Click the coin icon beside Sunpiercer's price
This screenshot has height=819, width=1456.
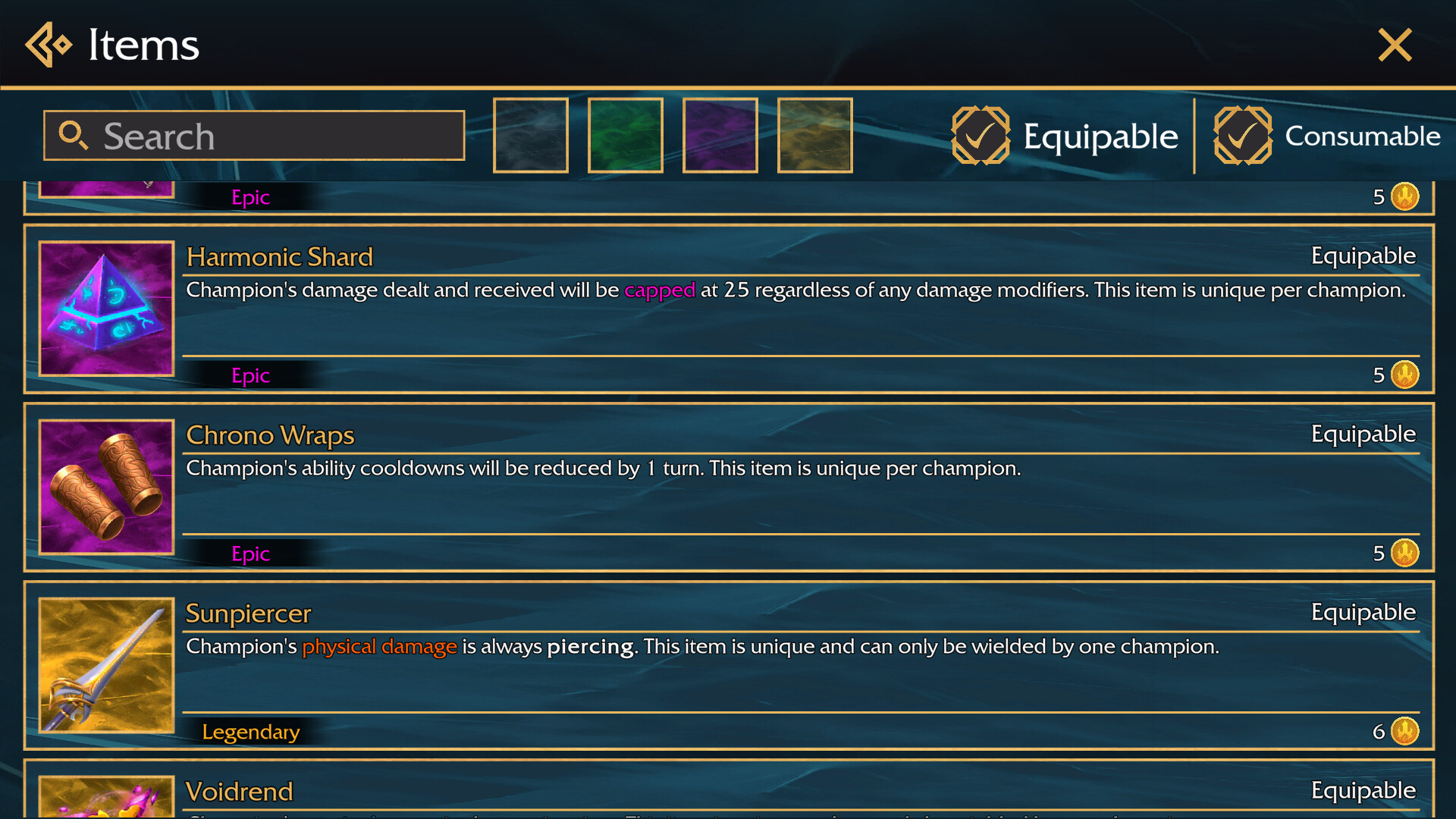tap(1407, 730)
